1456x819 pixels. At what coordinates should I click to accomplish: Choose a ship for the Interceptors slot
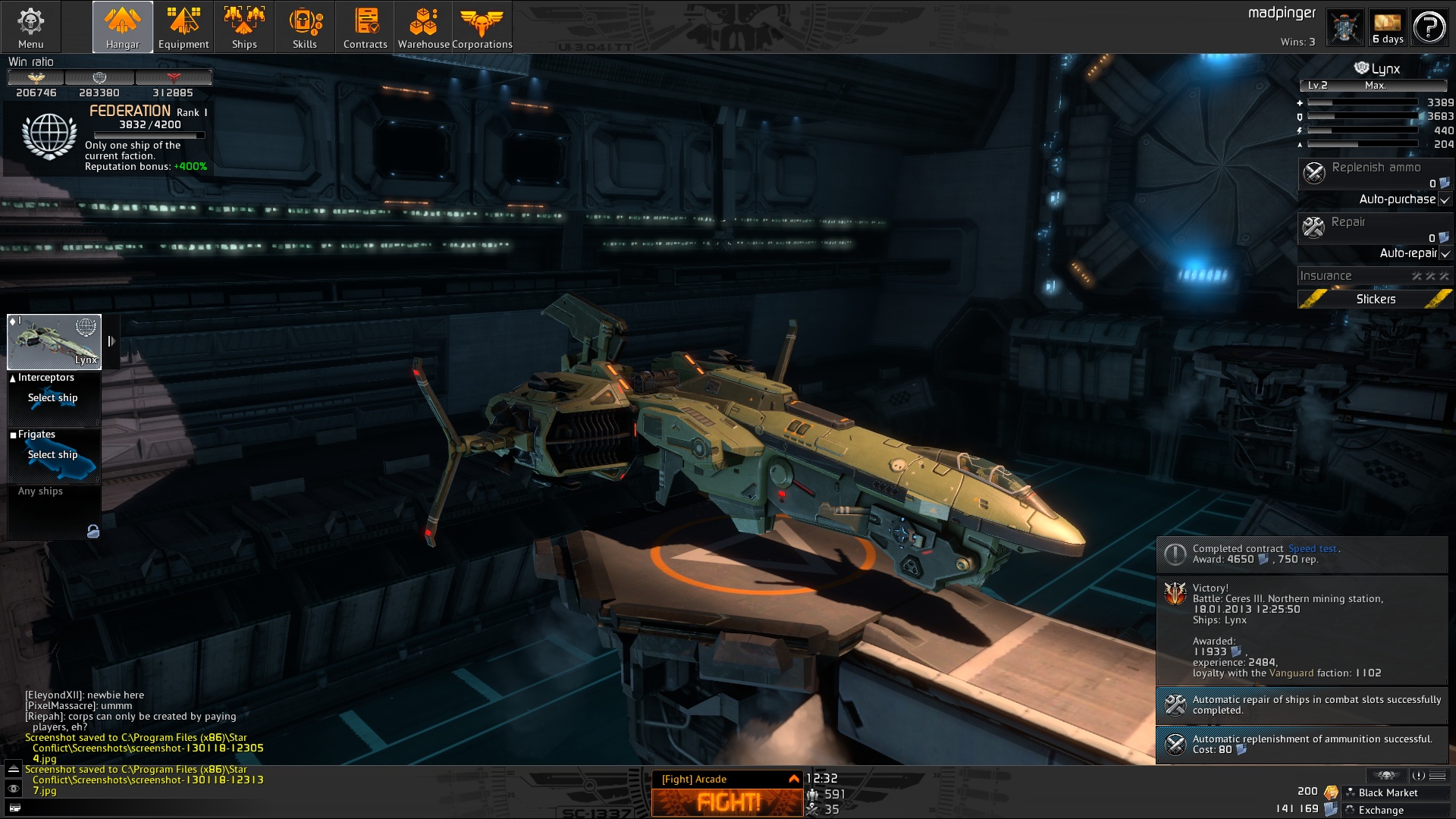click(x=53, y=398)
